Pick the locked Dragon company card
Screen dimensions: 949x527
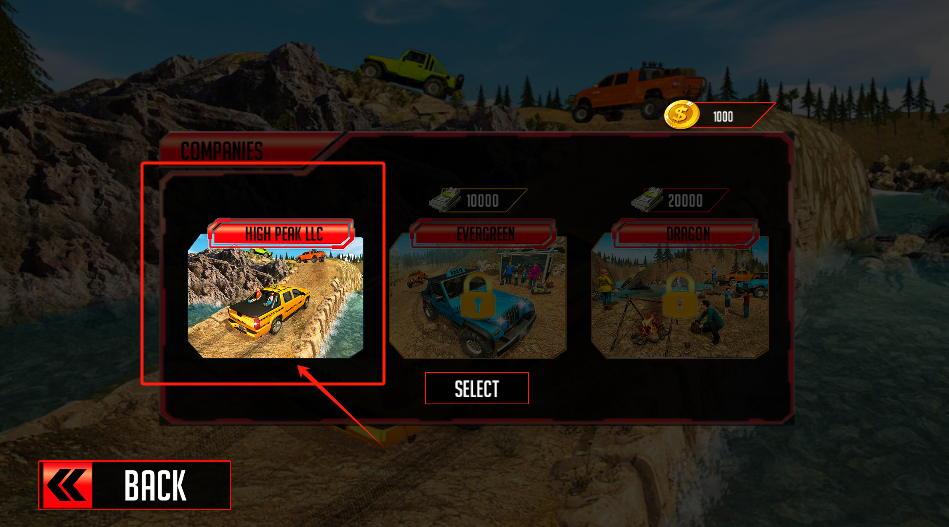coord(680,295)
